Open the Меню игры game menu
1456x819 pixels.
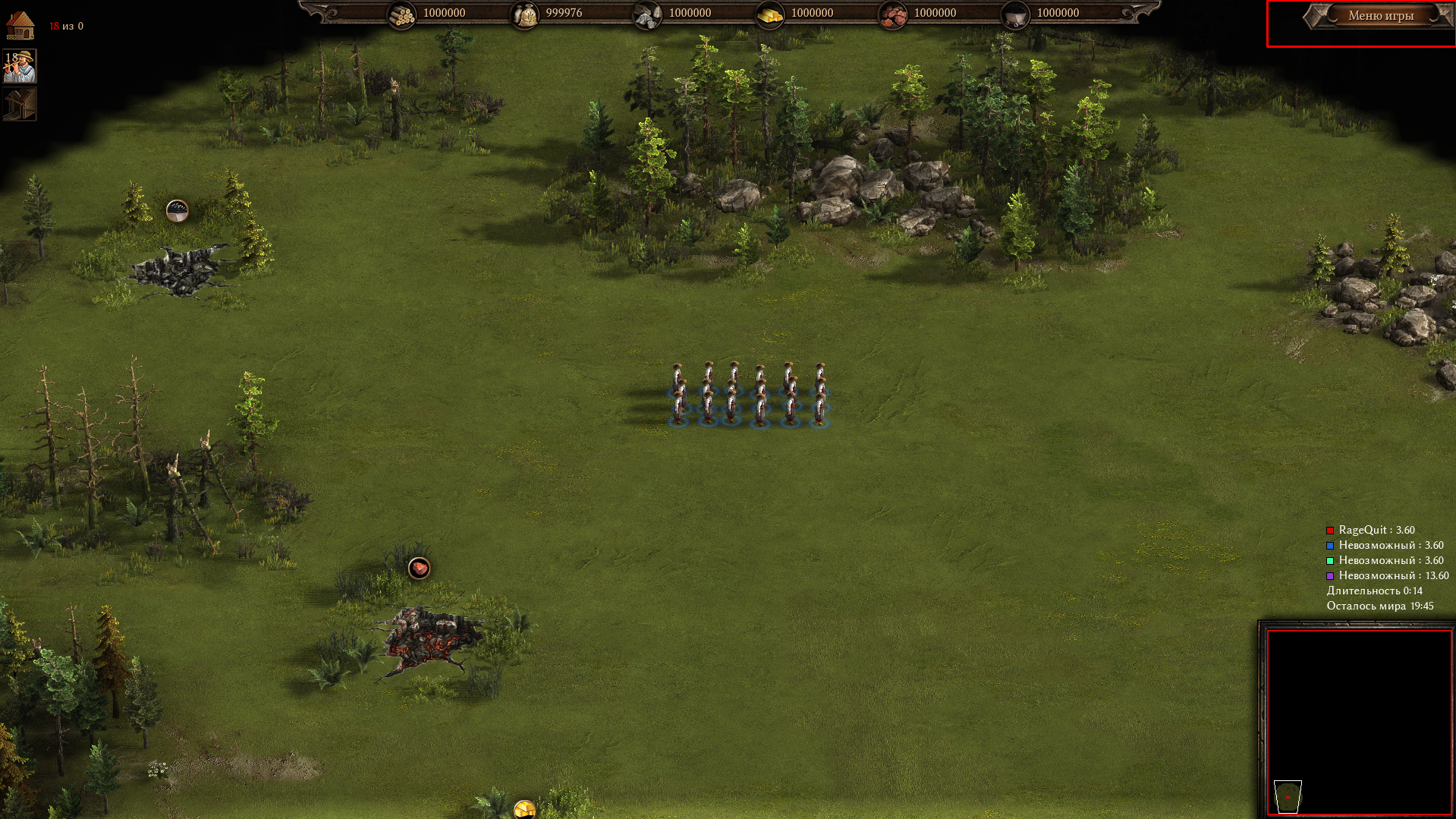point(1380,16)
